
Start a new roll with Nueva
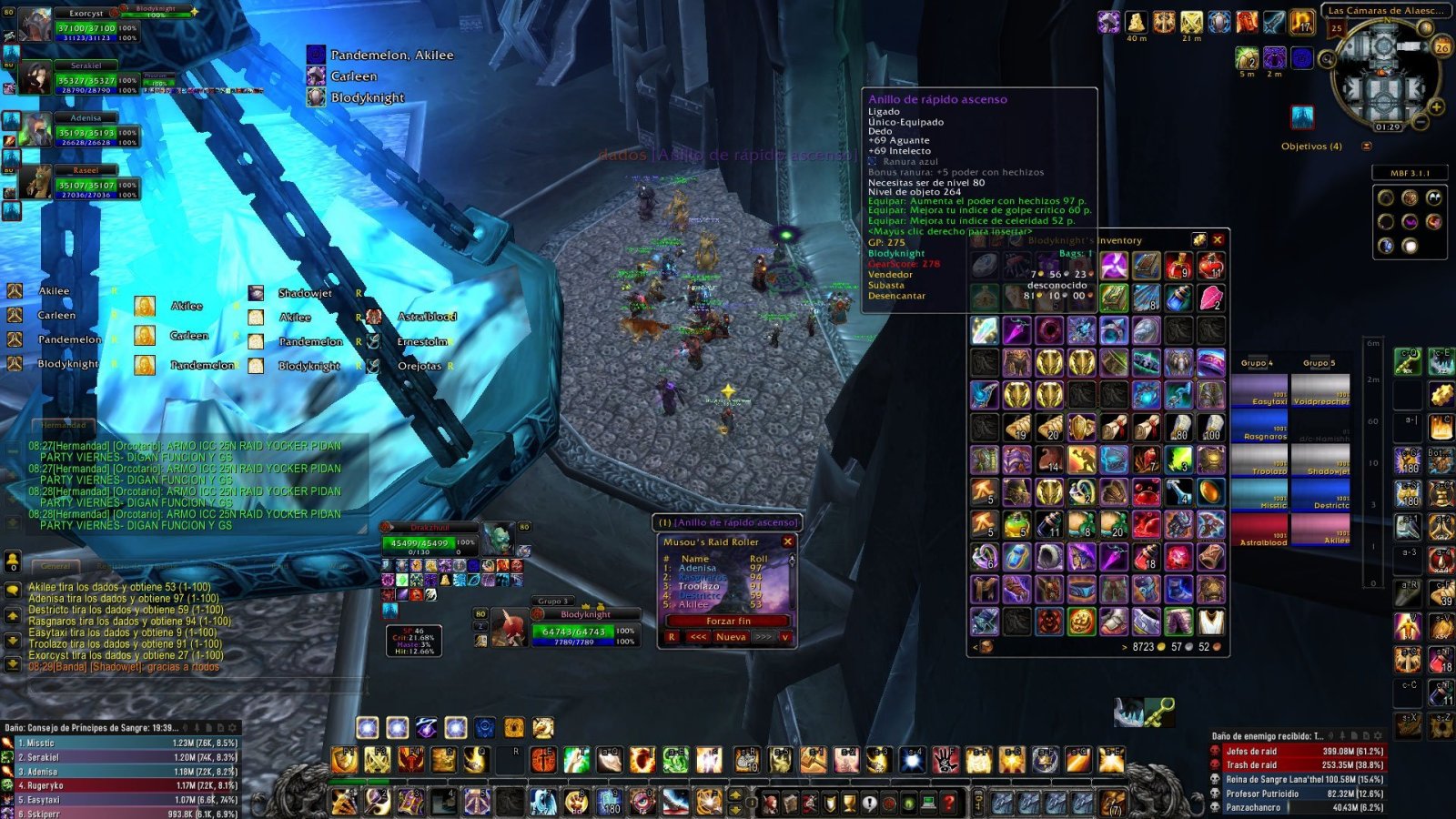[x=731, y=637]
